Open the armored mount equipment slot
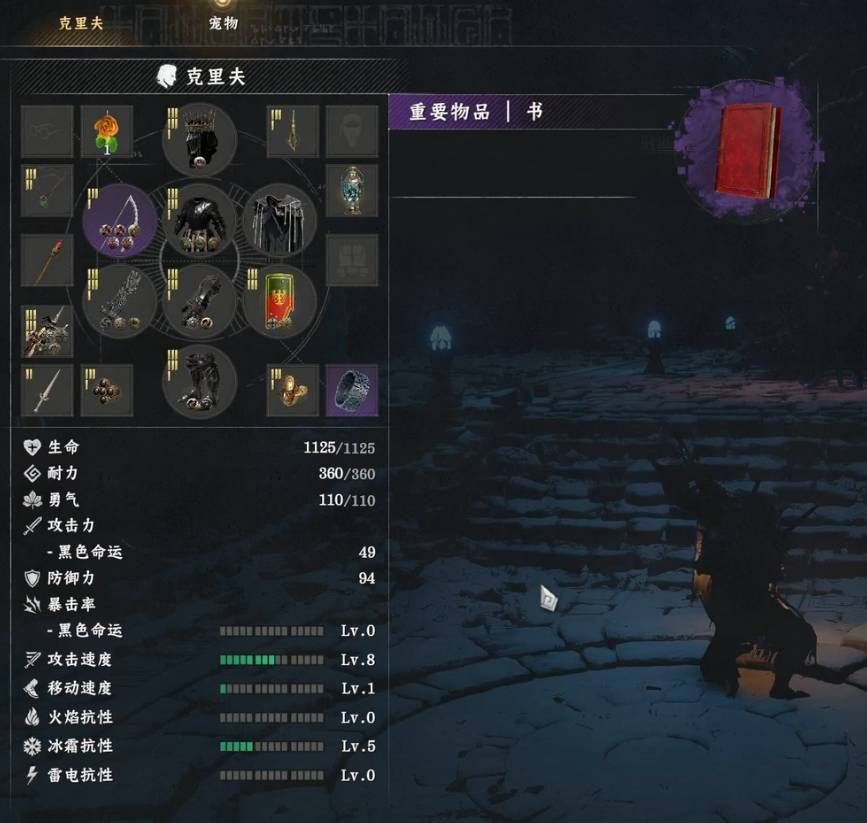The height and width of the screenshot is (823, 867). 47,331
